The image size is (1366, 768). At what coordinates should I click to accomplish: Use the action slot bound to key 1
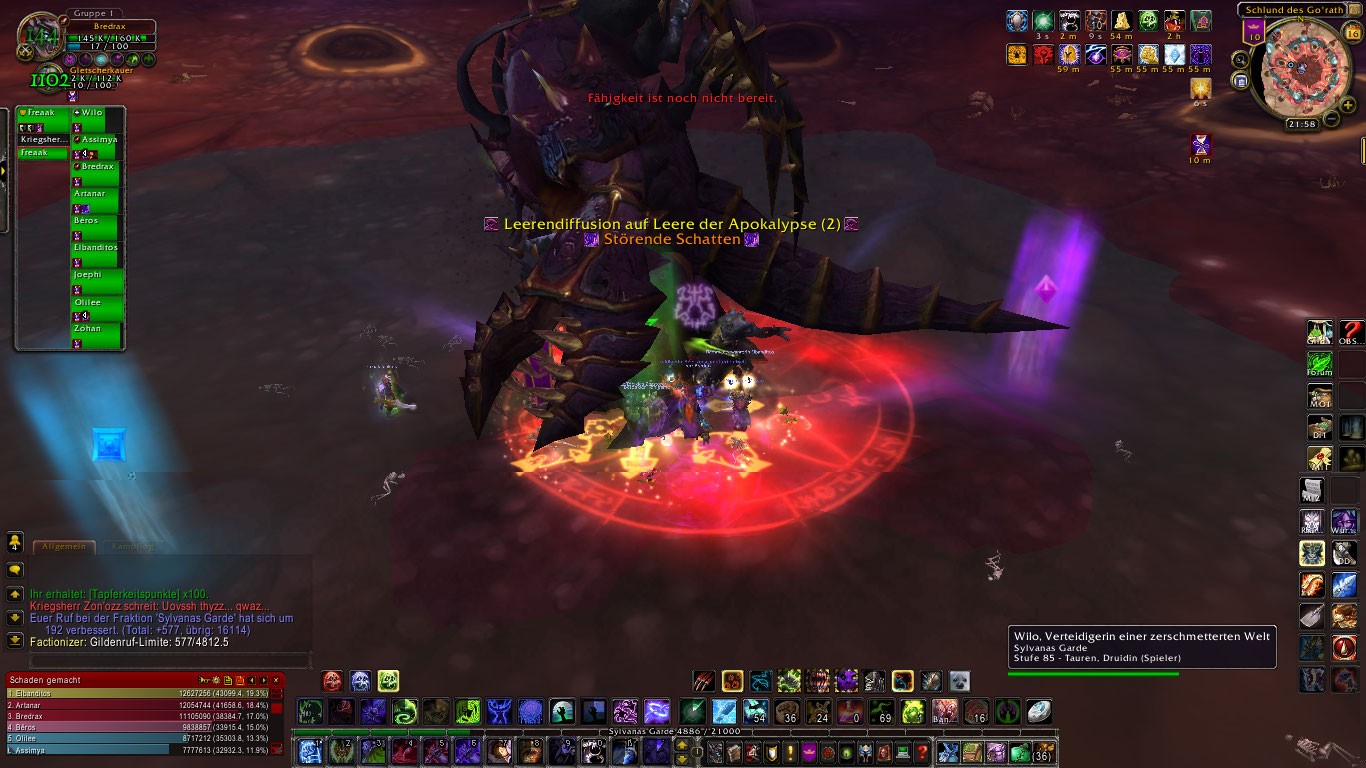tap(310, 751)
